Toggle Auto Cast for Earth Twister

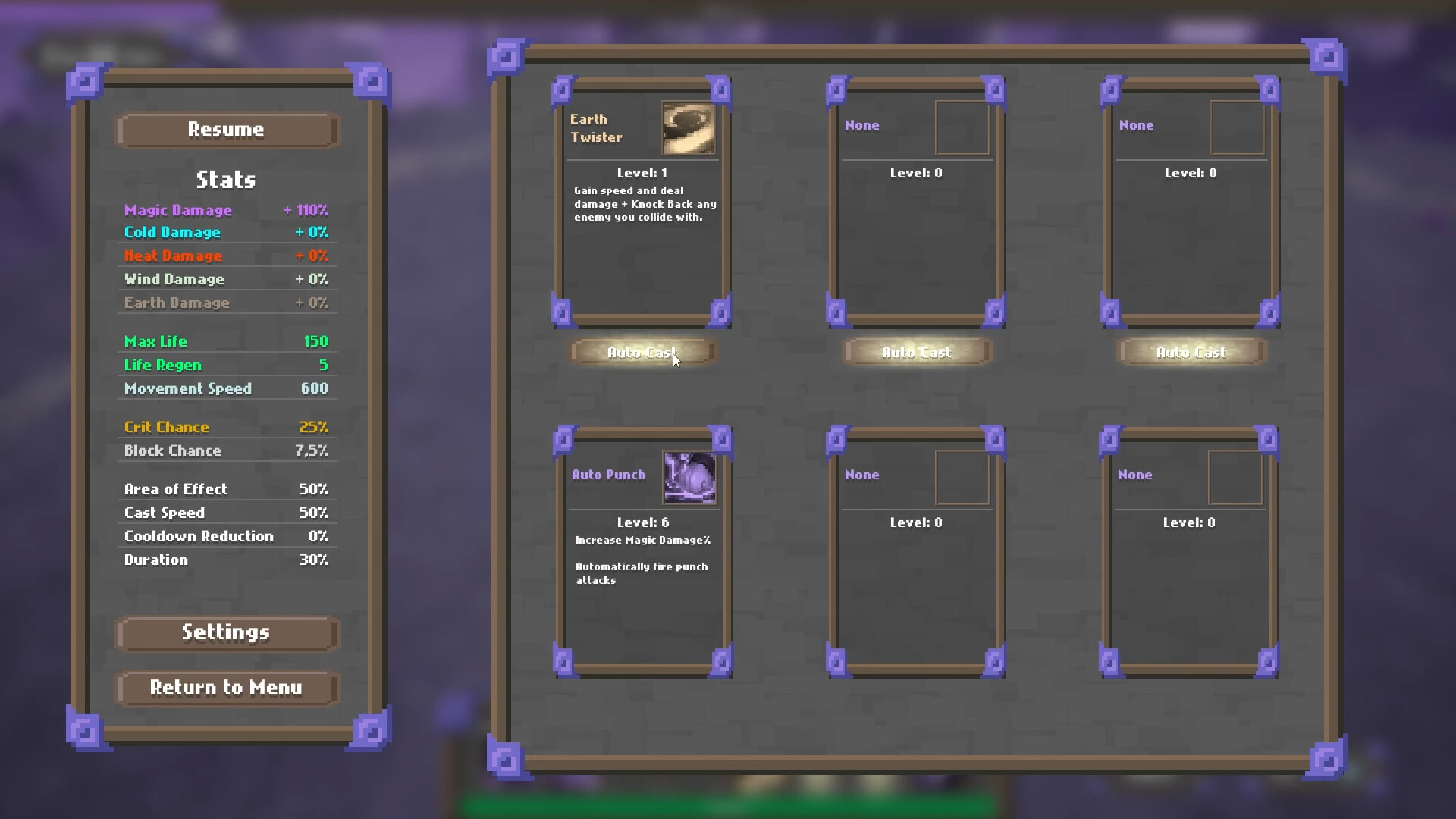pyautogui.click(x=642, y=352)
